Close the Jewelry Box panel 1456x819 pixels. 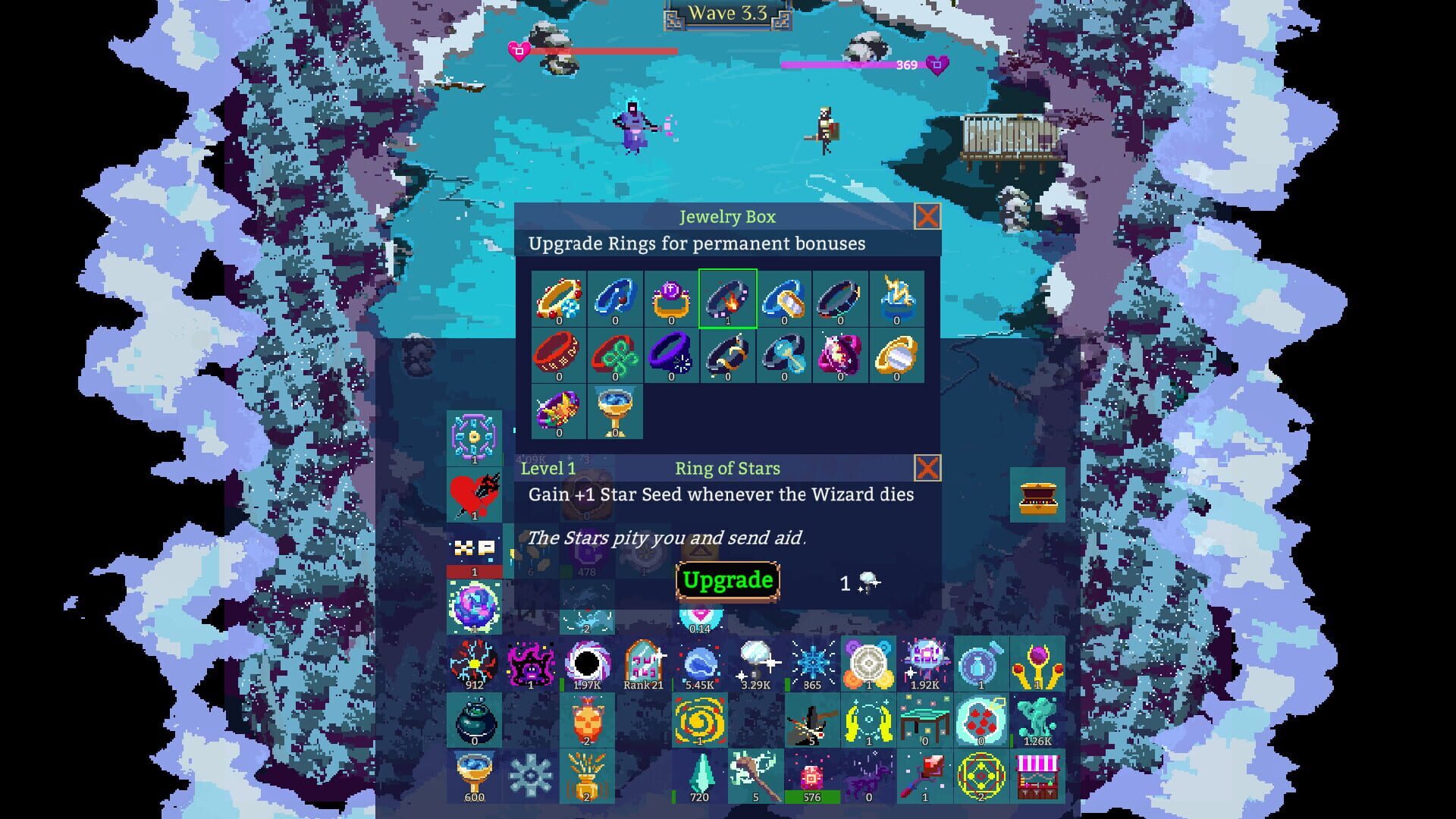coord(927,218)
